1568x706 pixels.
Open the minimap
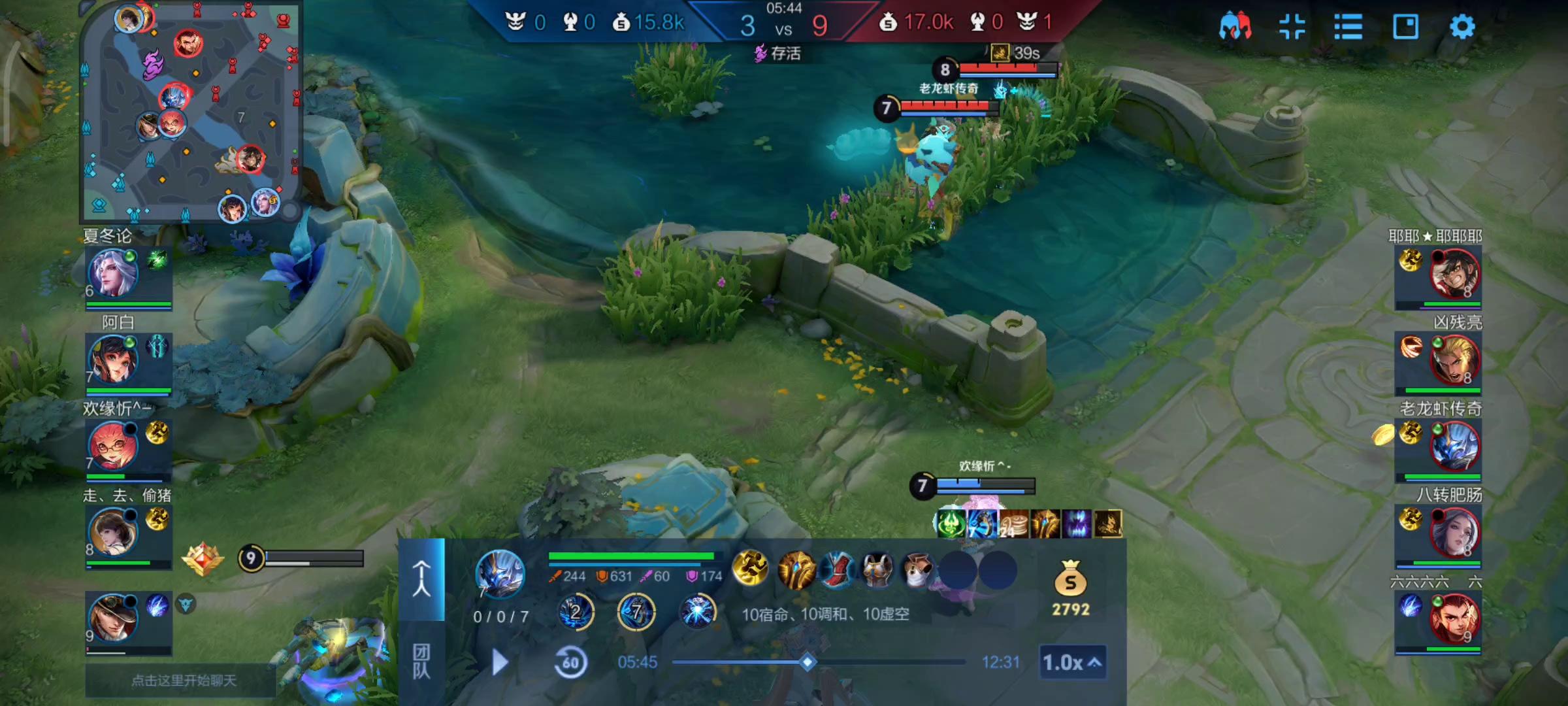tap(189, 111)
